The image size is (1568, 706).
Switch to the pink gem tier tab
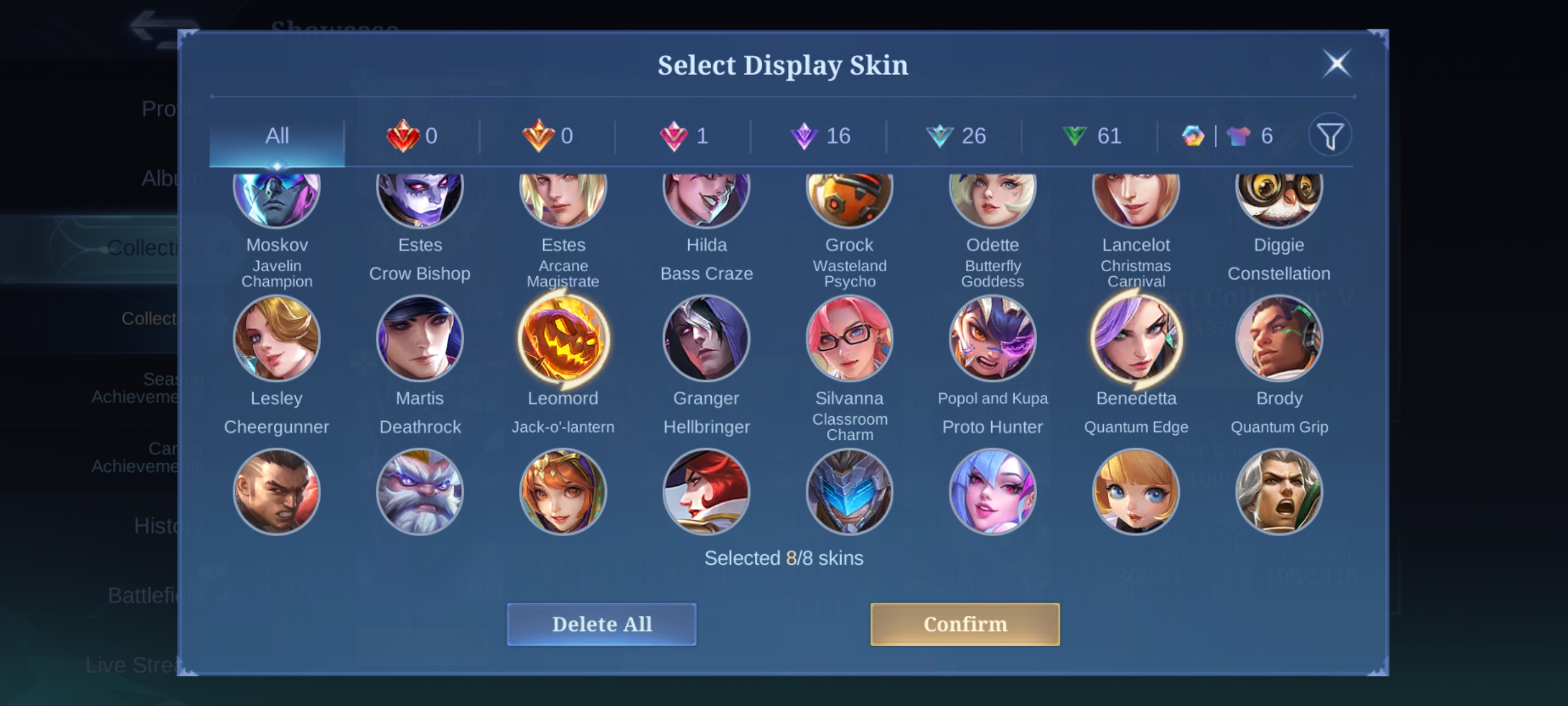(x=684, y=136)
